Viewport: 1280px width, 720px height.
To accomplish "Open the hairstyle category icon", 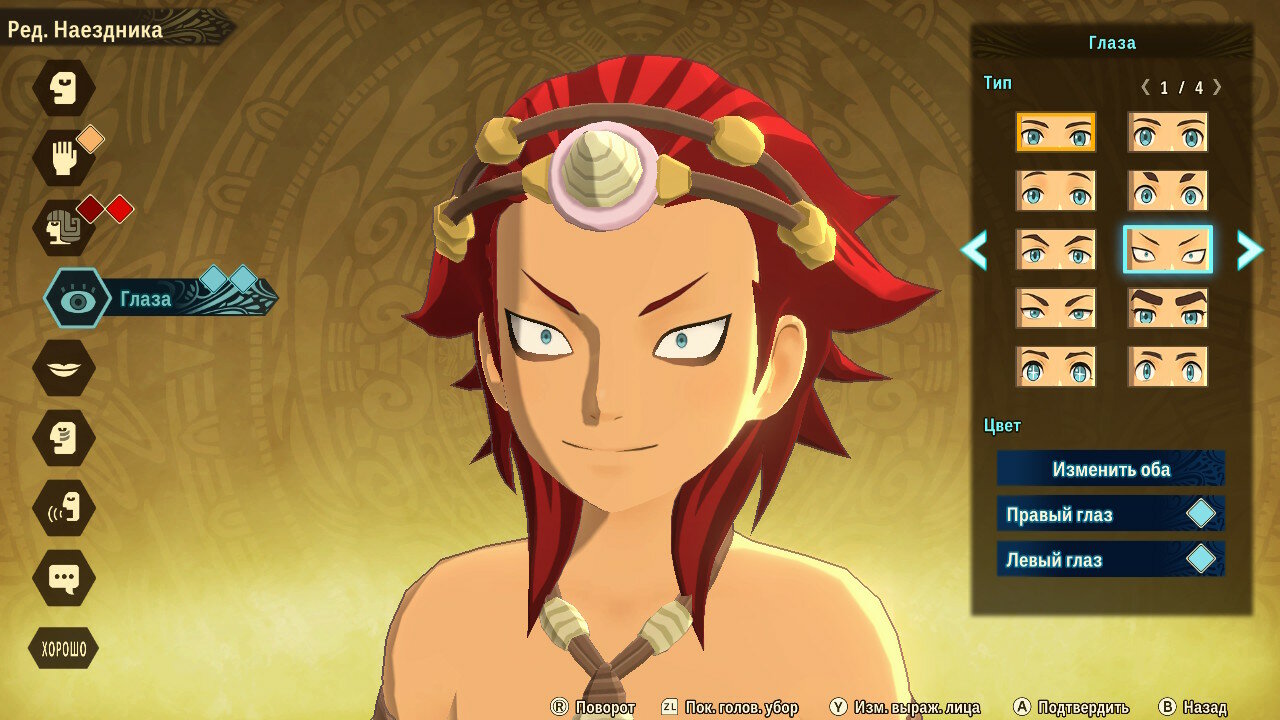I will [x=64, y=228].
